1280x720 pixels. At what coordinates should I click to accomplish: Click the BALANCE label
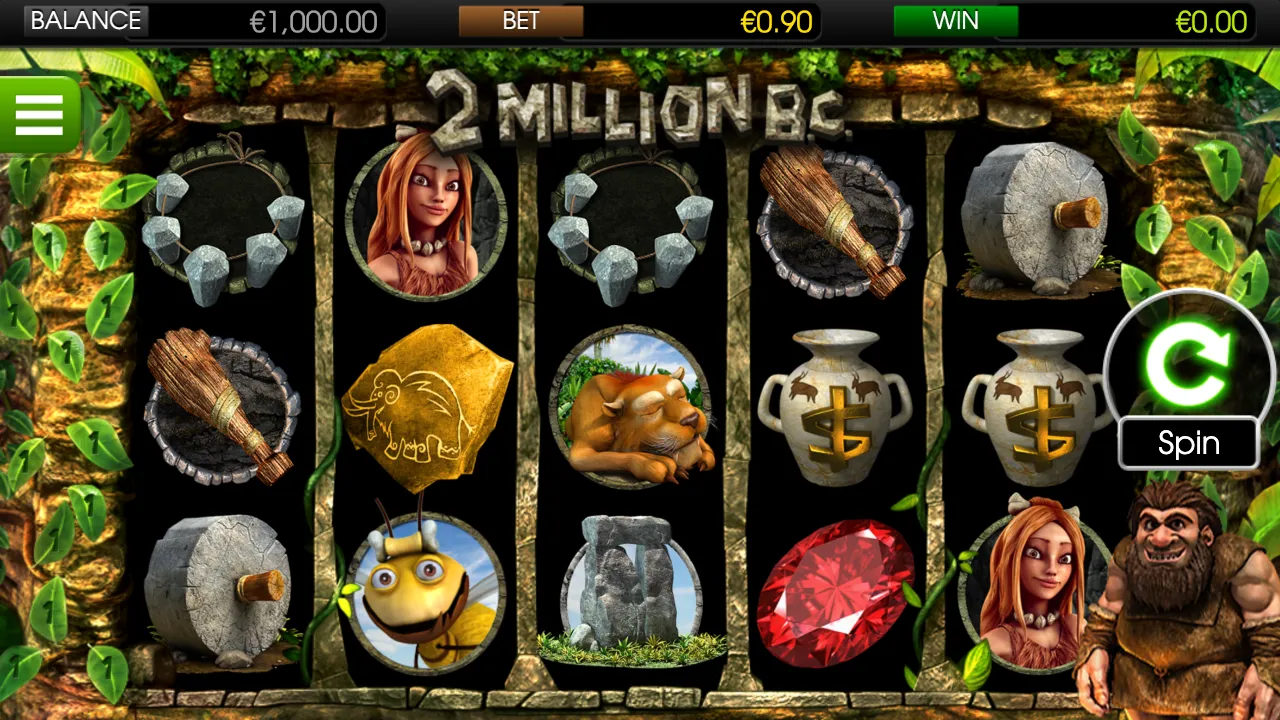85,20
